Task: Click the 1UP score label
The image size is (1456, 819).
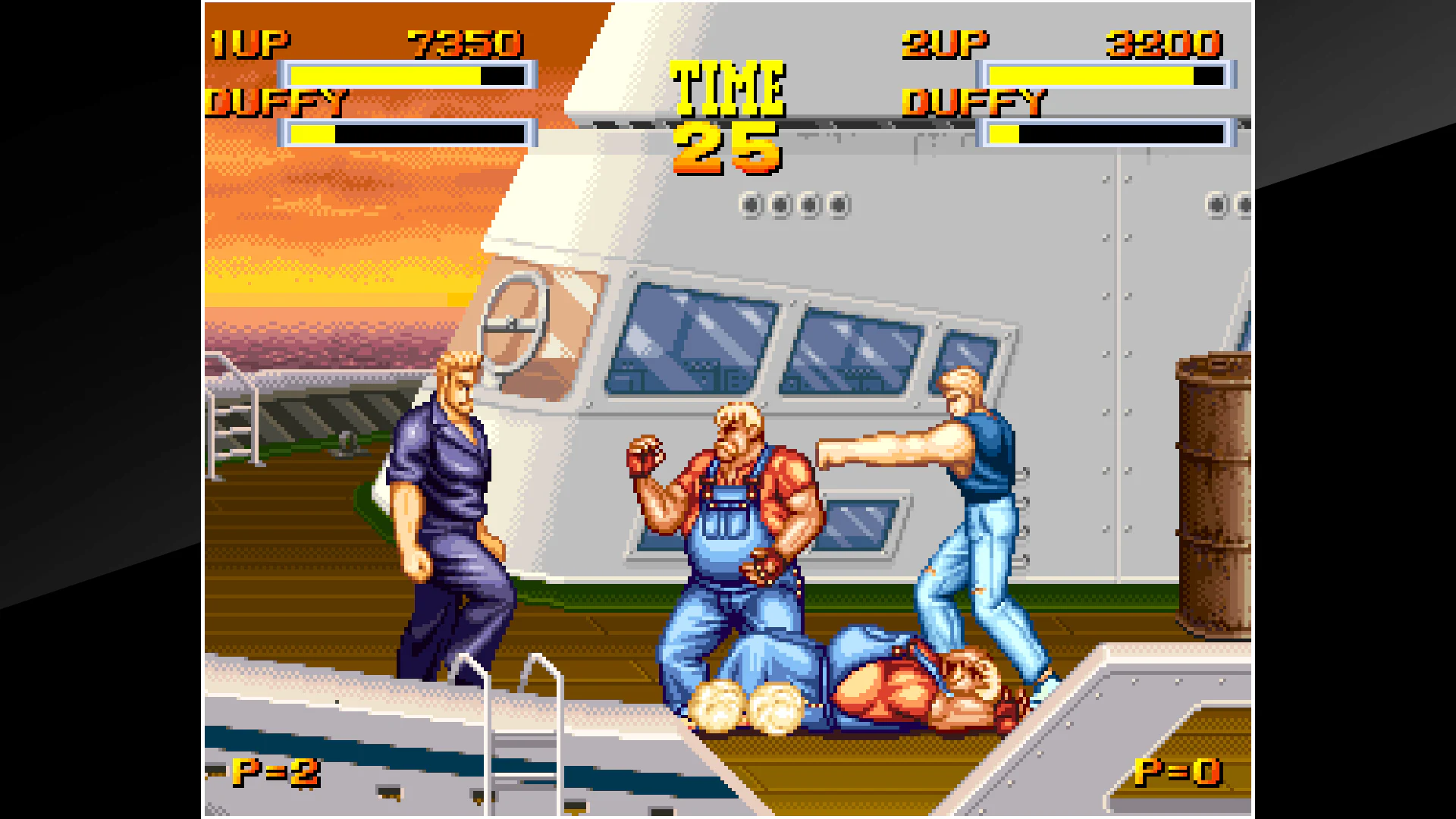Action: click(250, 42)
